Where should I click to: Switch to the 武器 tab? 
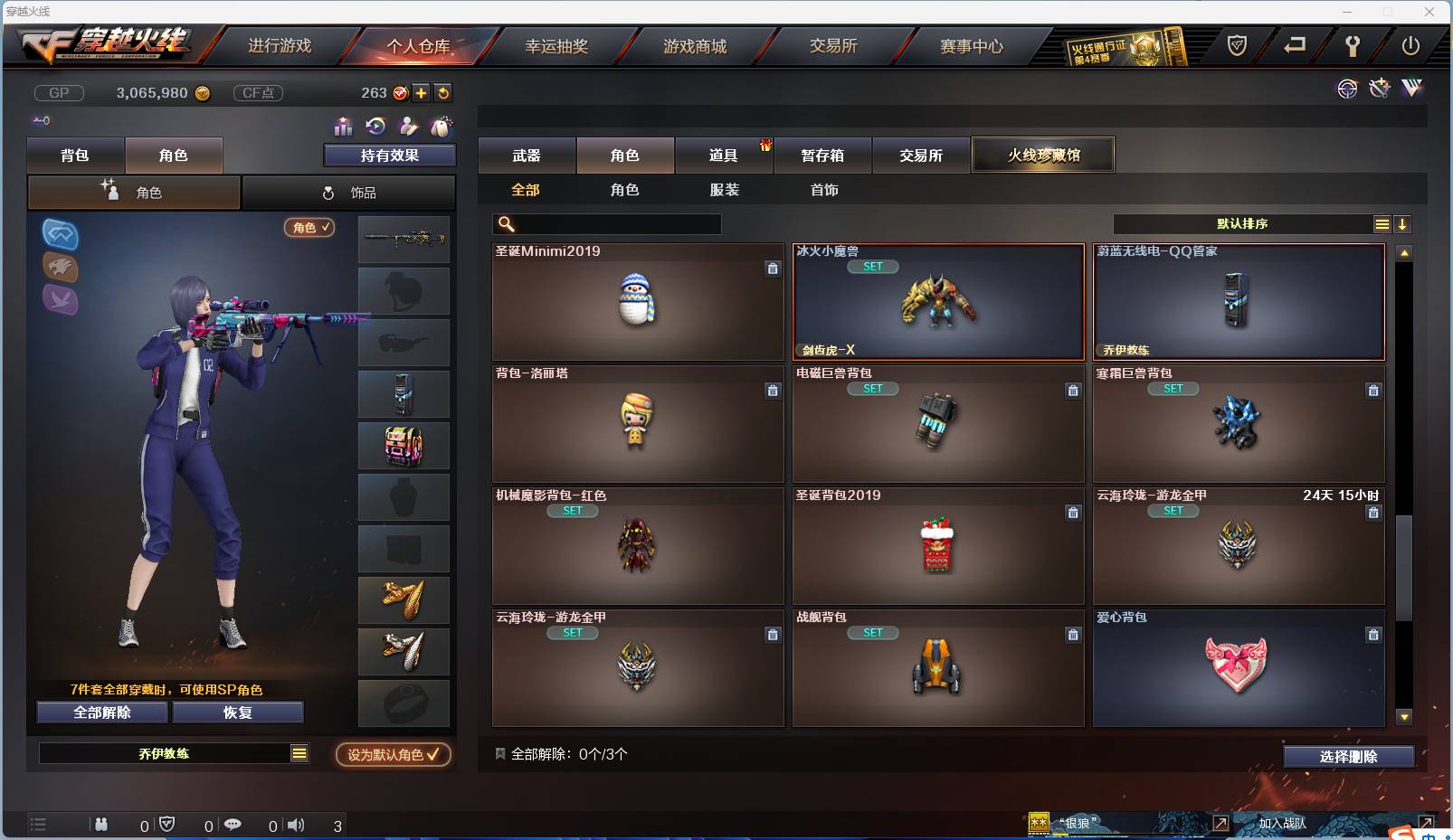(527, 155)
